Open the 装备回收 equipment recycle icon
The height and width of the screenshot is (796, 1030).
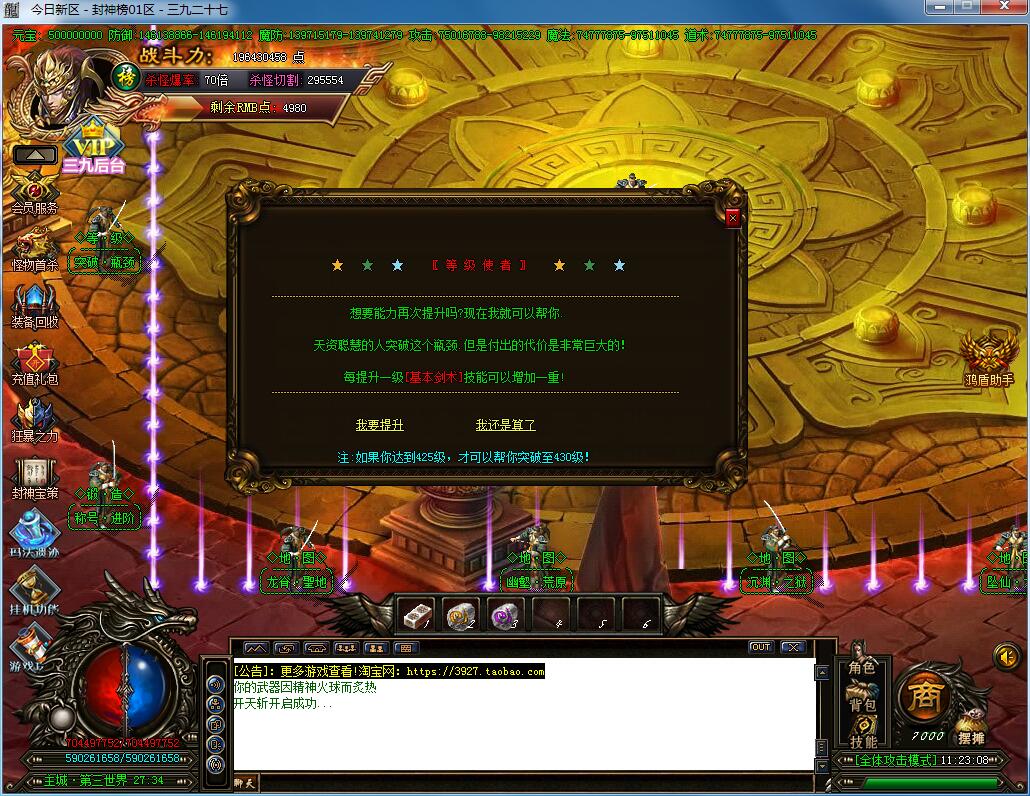pyautogui.click(x=35, y=305)
